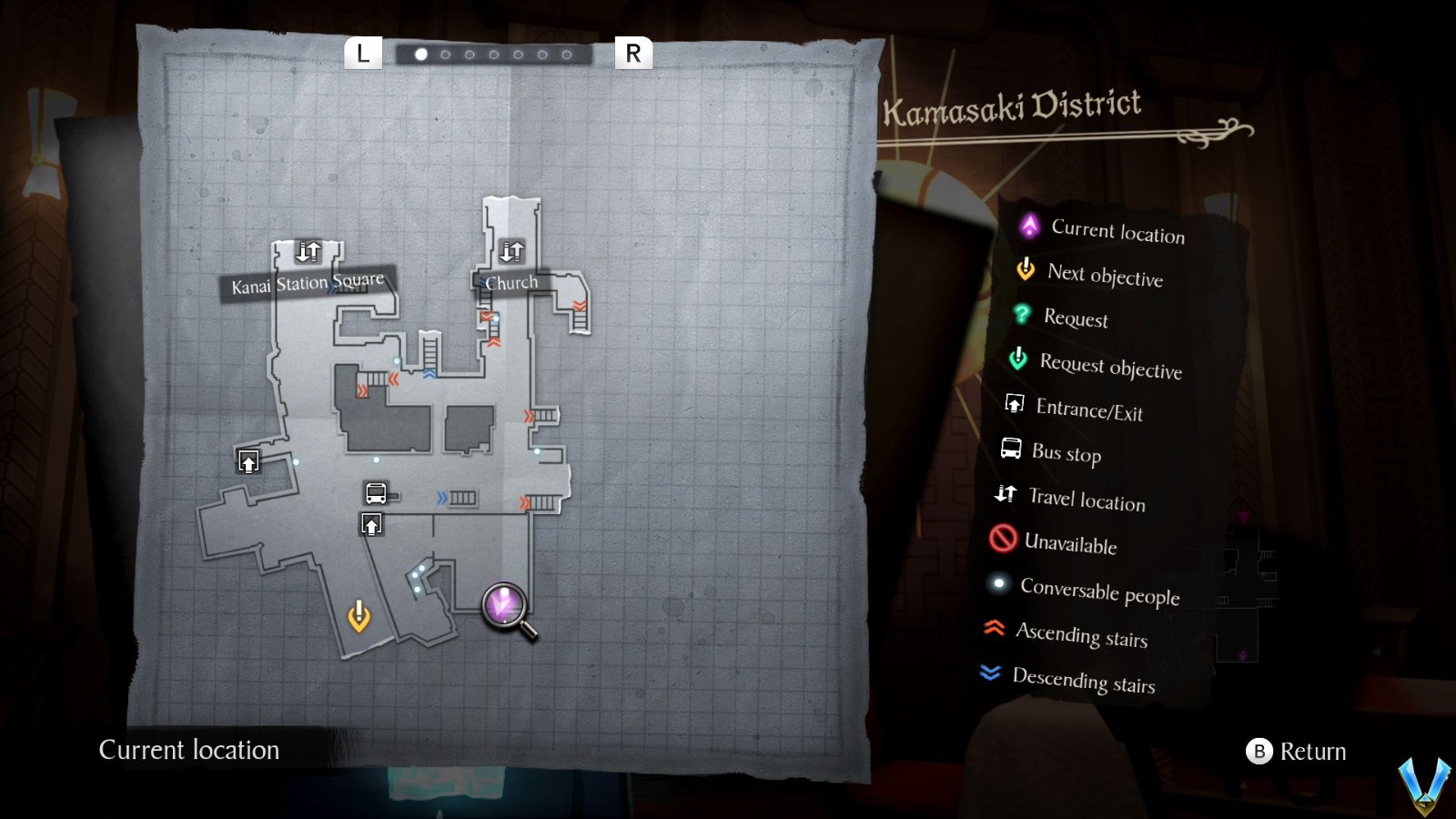Toggle the ascending stairs marker near the Church
This screenshot has width=1456, height=819.
pyautogui.click(x=487, y=314)
